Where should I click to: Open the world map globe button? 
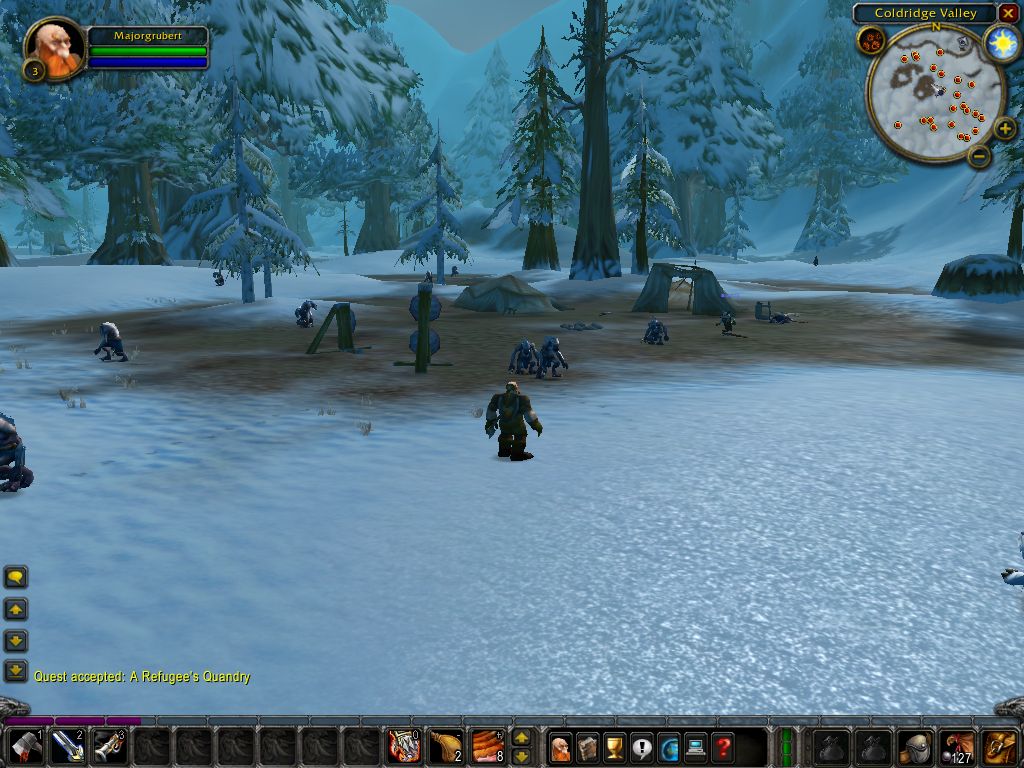click(669, 747)
